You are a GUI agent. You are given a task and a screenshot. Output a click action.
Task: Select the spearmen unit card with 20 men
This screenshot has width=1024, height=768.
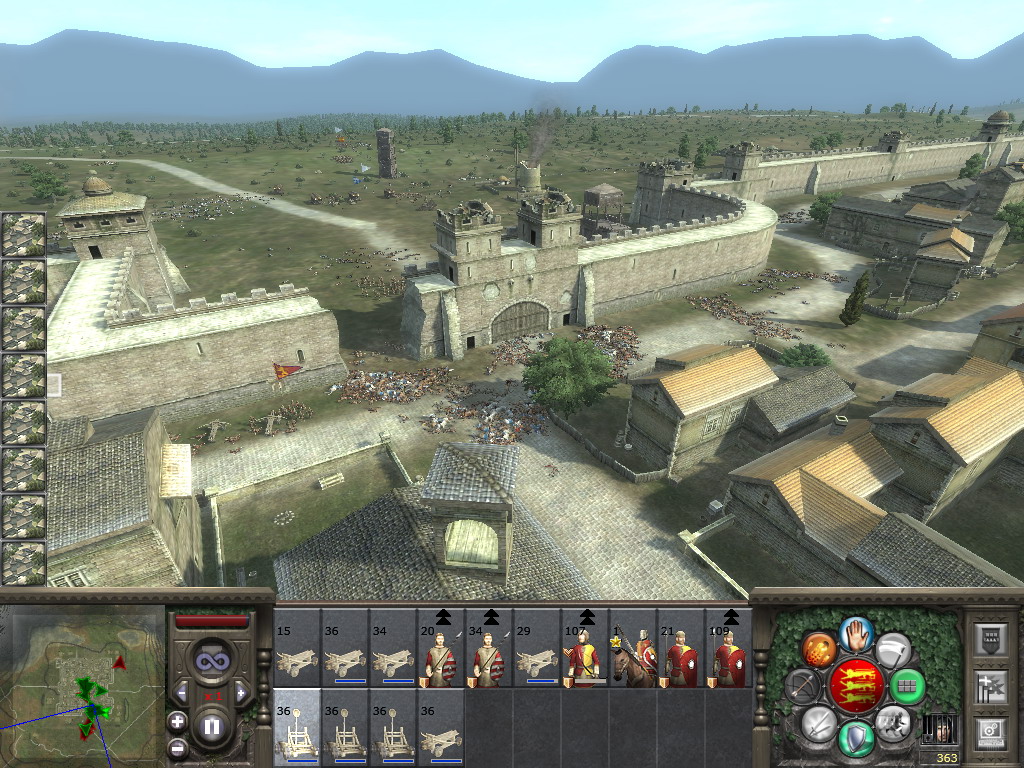click(x=441, y=649)
